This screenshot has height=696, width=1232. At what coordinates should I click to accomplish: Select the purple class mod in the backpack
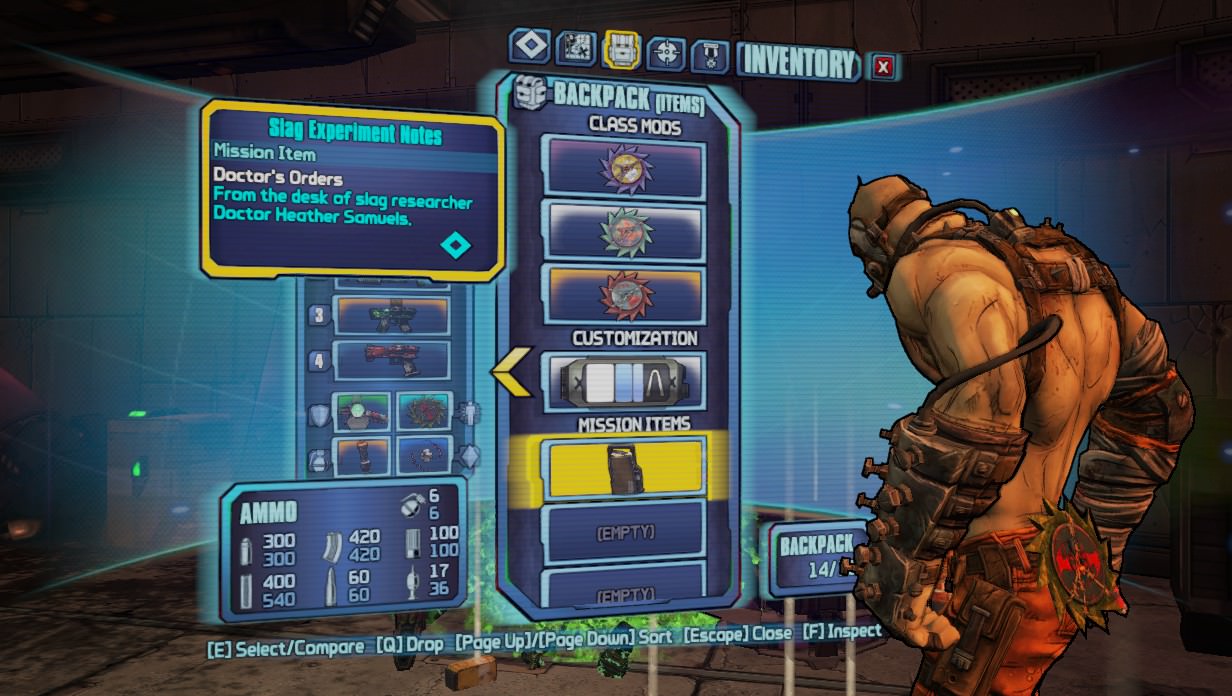pos(624,168)
